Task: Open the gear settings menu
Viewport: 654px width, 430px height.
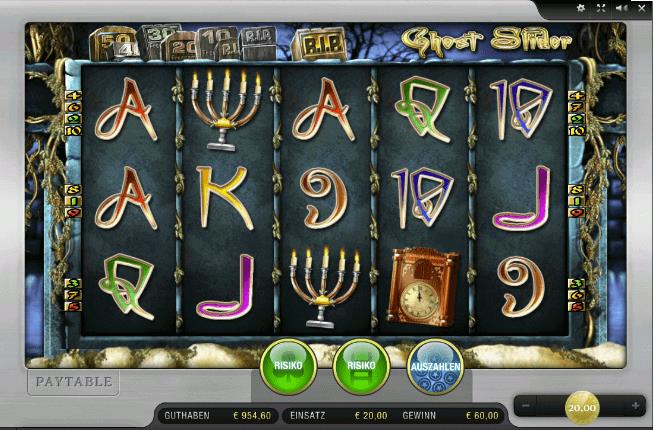Action: tap(582, 9)
